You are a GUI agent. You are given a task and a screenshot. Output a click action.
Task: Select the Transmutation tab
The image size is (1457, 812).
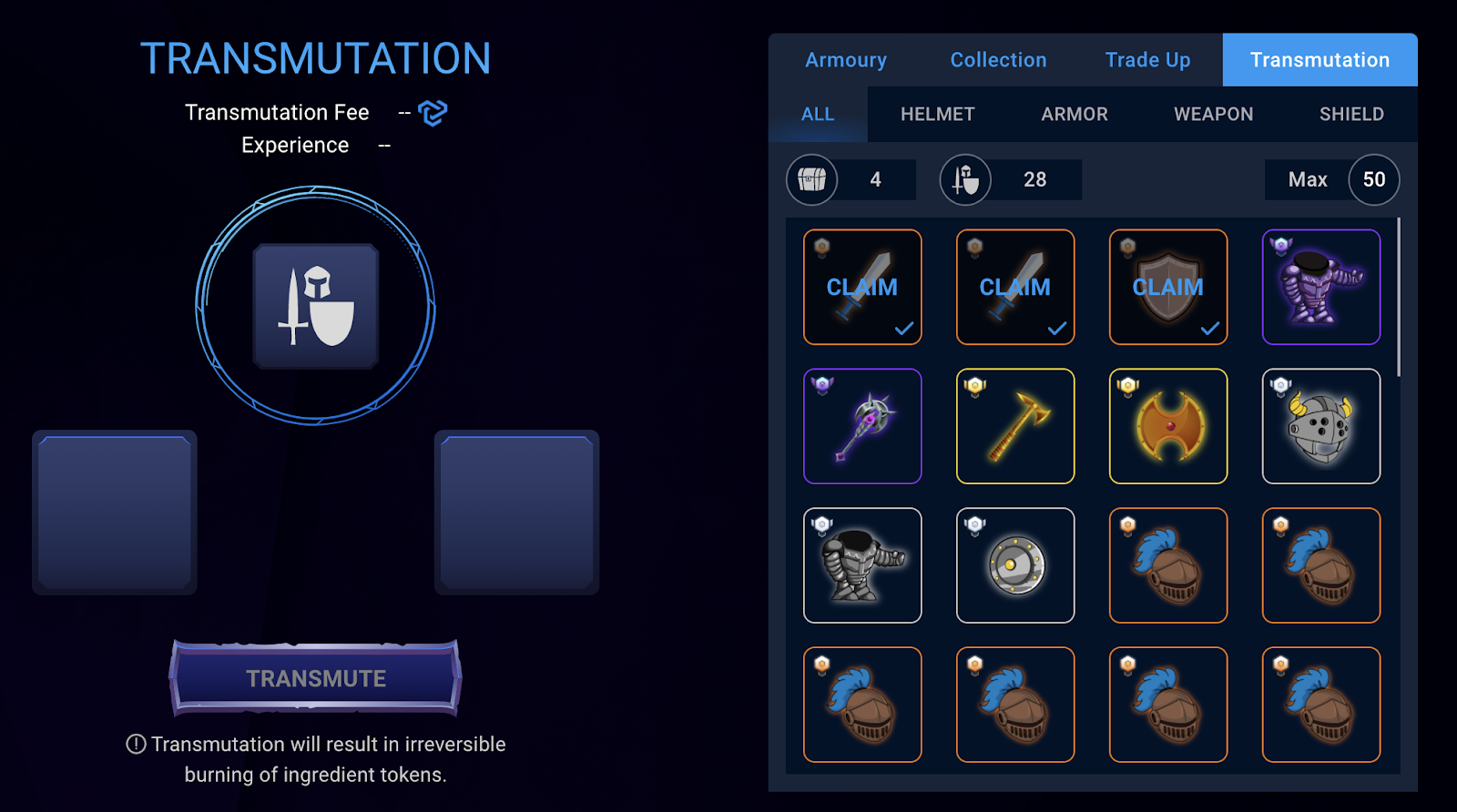point(1319,60)
